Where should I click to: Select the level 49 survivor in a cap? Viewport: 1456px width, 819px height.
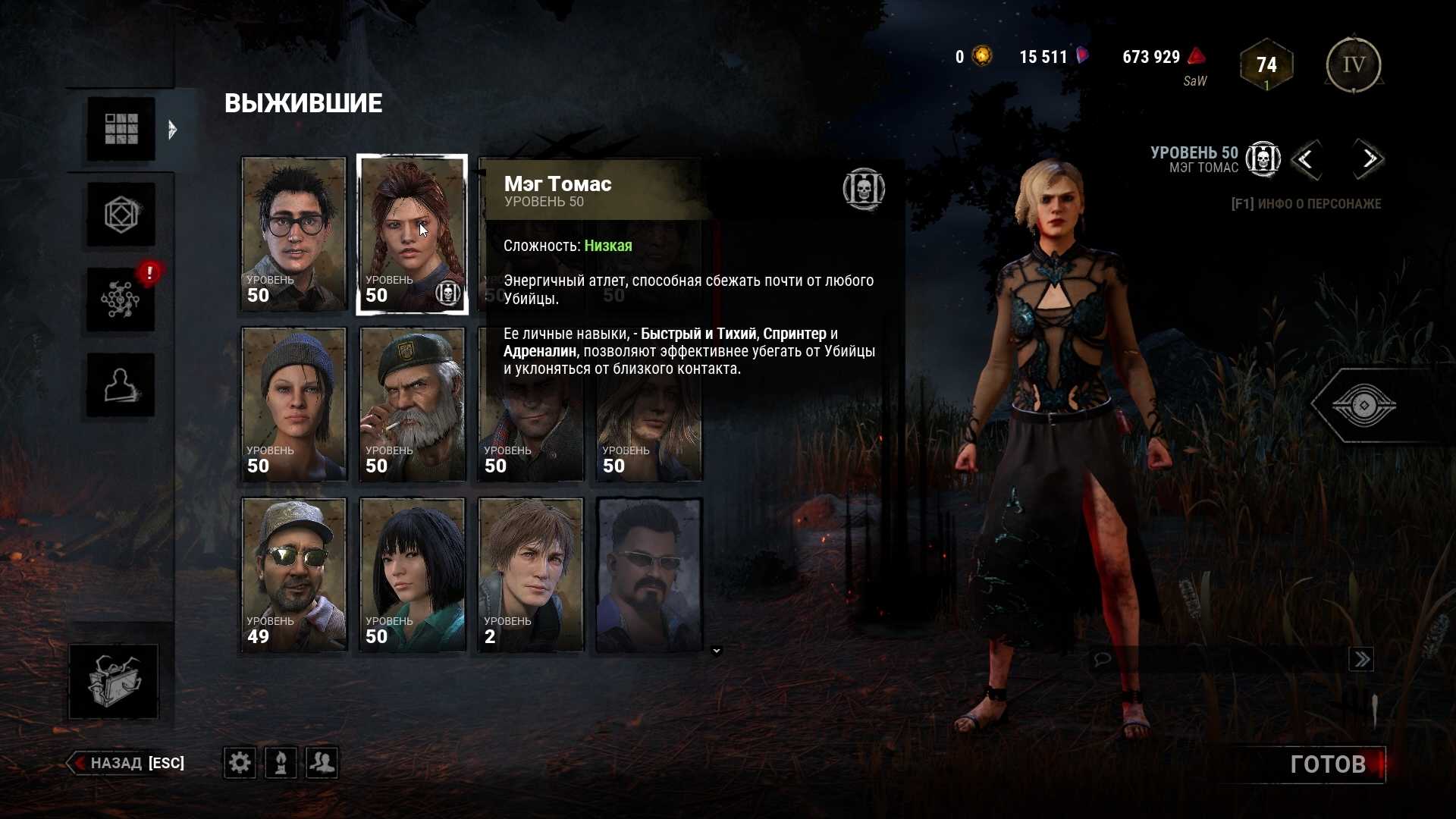pyautogui.click(x=293, y=575)
